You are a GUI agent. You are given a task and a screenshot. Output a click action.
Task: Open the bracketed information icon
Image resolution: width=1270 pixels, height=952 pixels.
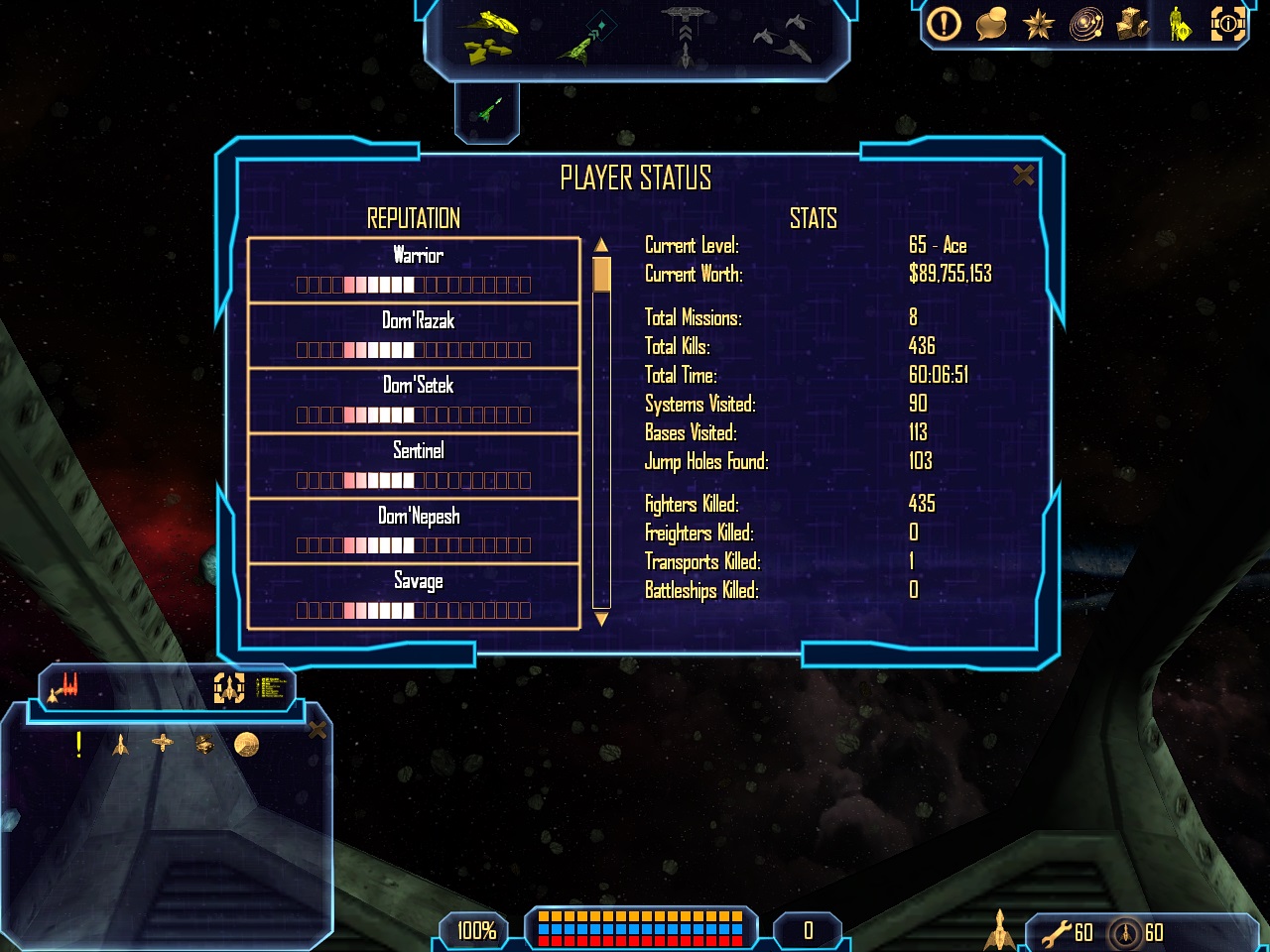click(1227, 24)
